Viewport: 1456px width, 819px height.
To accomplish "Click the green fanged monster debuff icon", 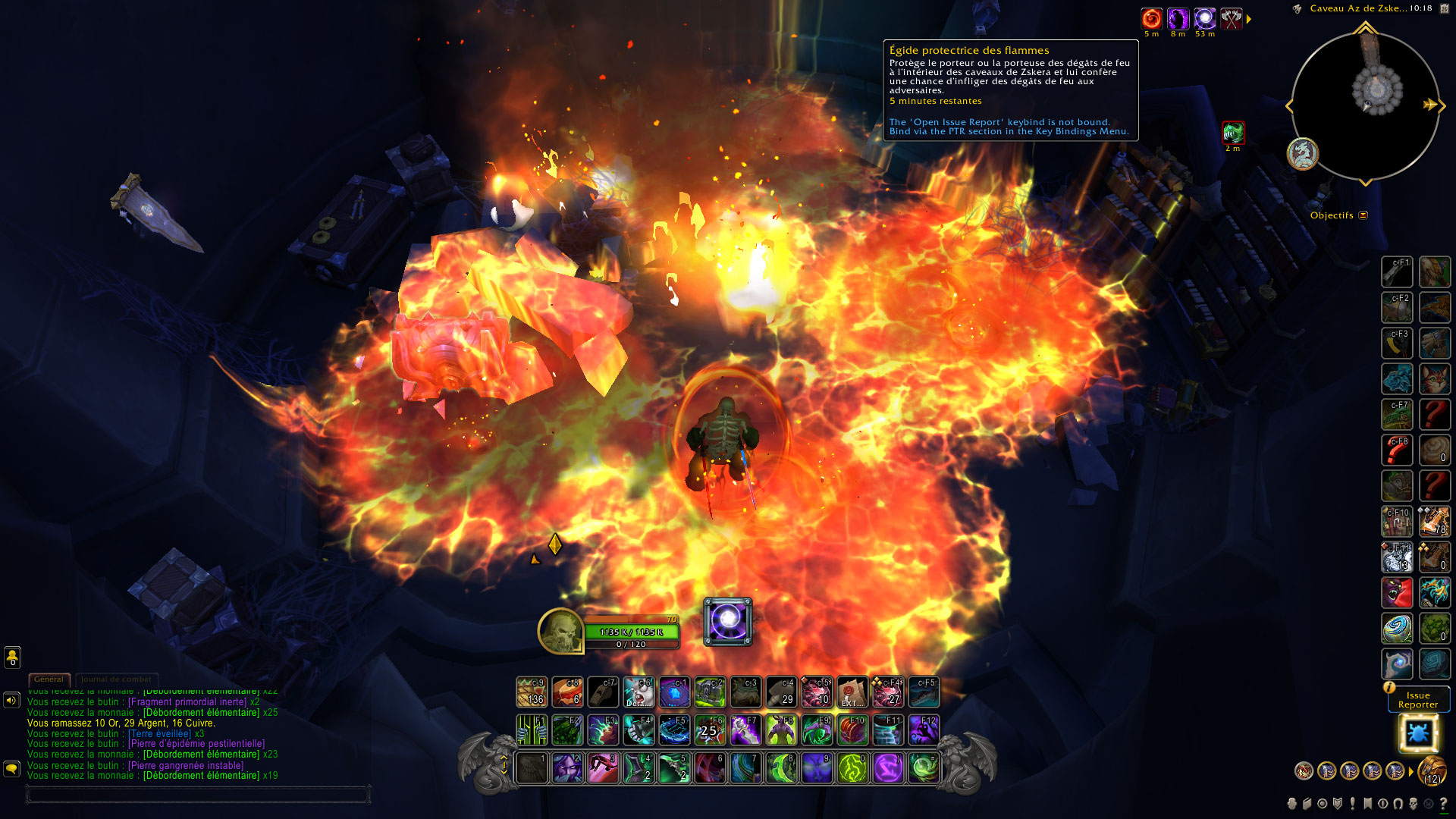I will (1233, 133).
